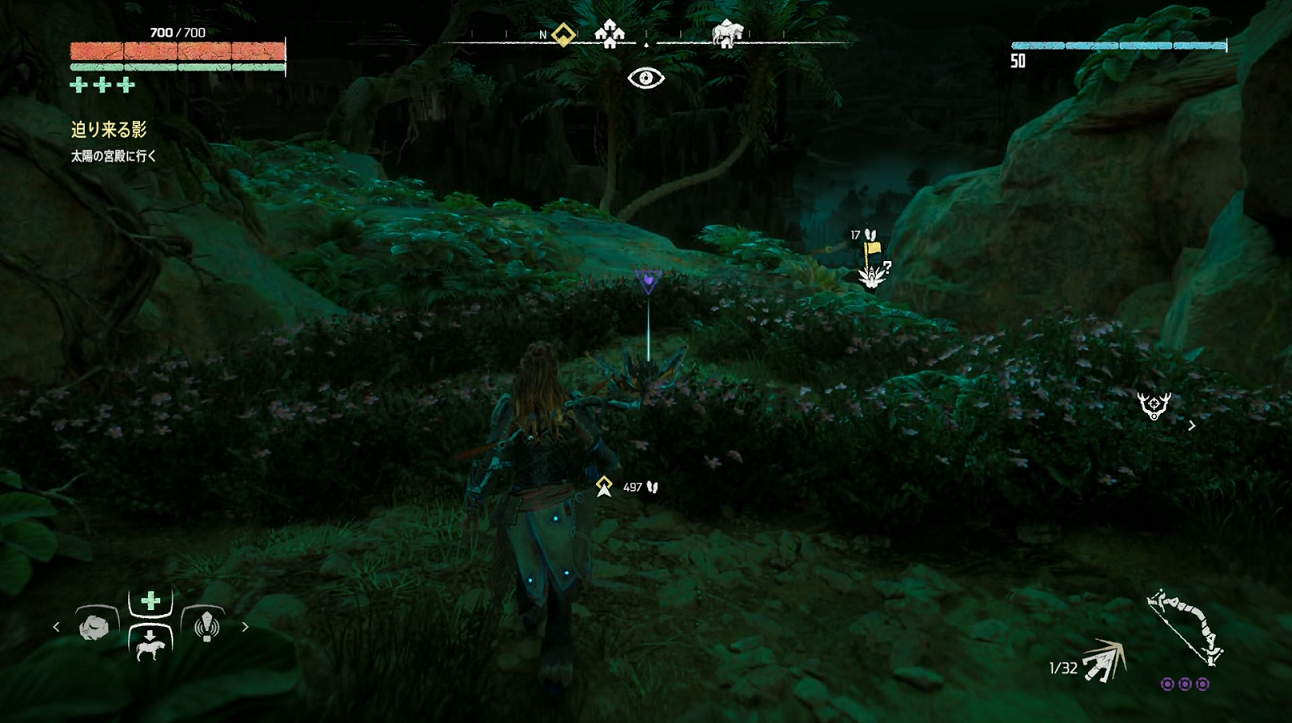Click the purple weapon modification slots
1292x723 pixels.
pos(1185,684)
